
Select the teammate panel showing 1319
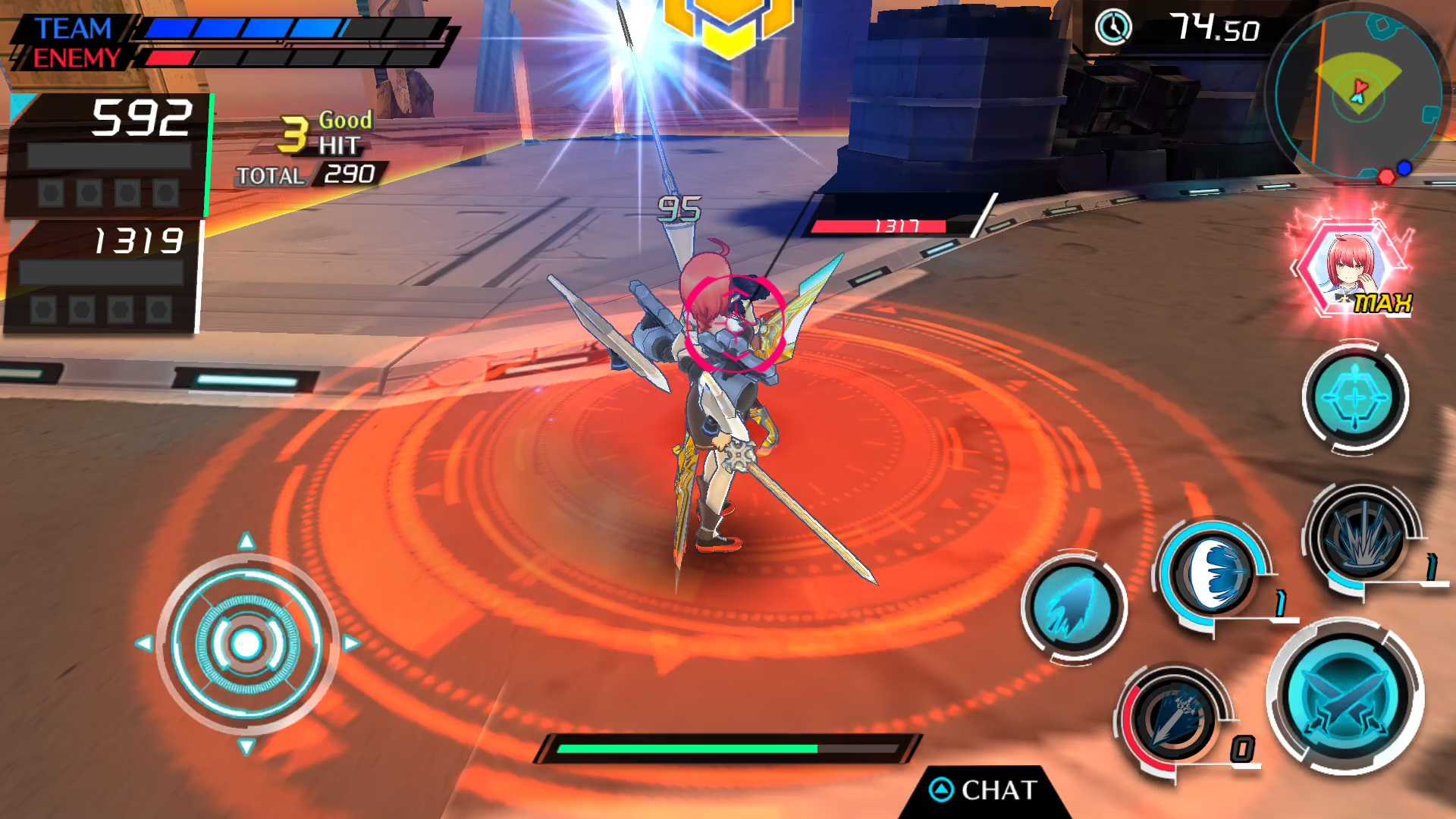pyautogui.click(x=102, y=276)
